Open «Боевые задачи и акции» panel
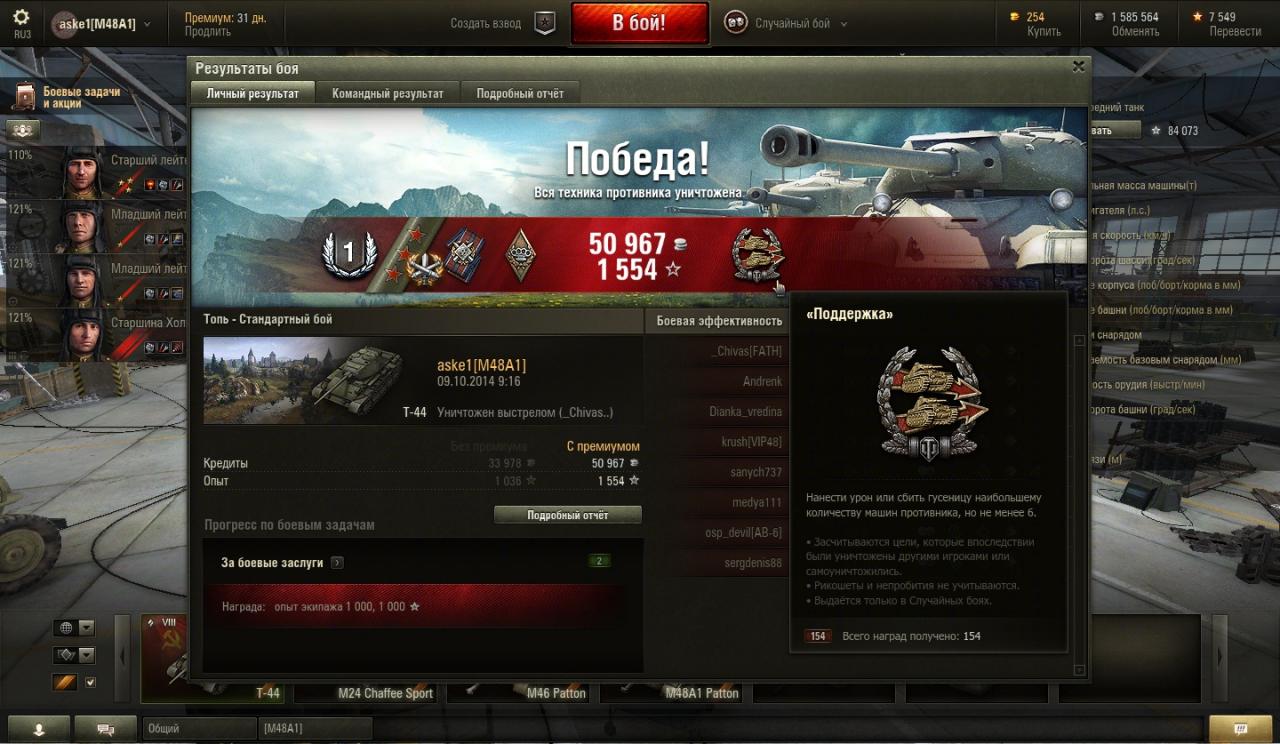Image resolution: width=1280 pixels, height=744 pixels. click(70, 97)
